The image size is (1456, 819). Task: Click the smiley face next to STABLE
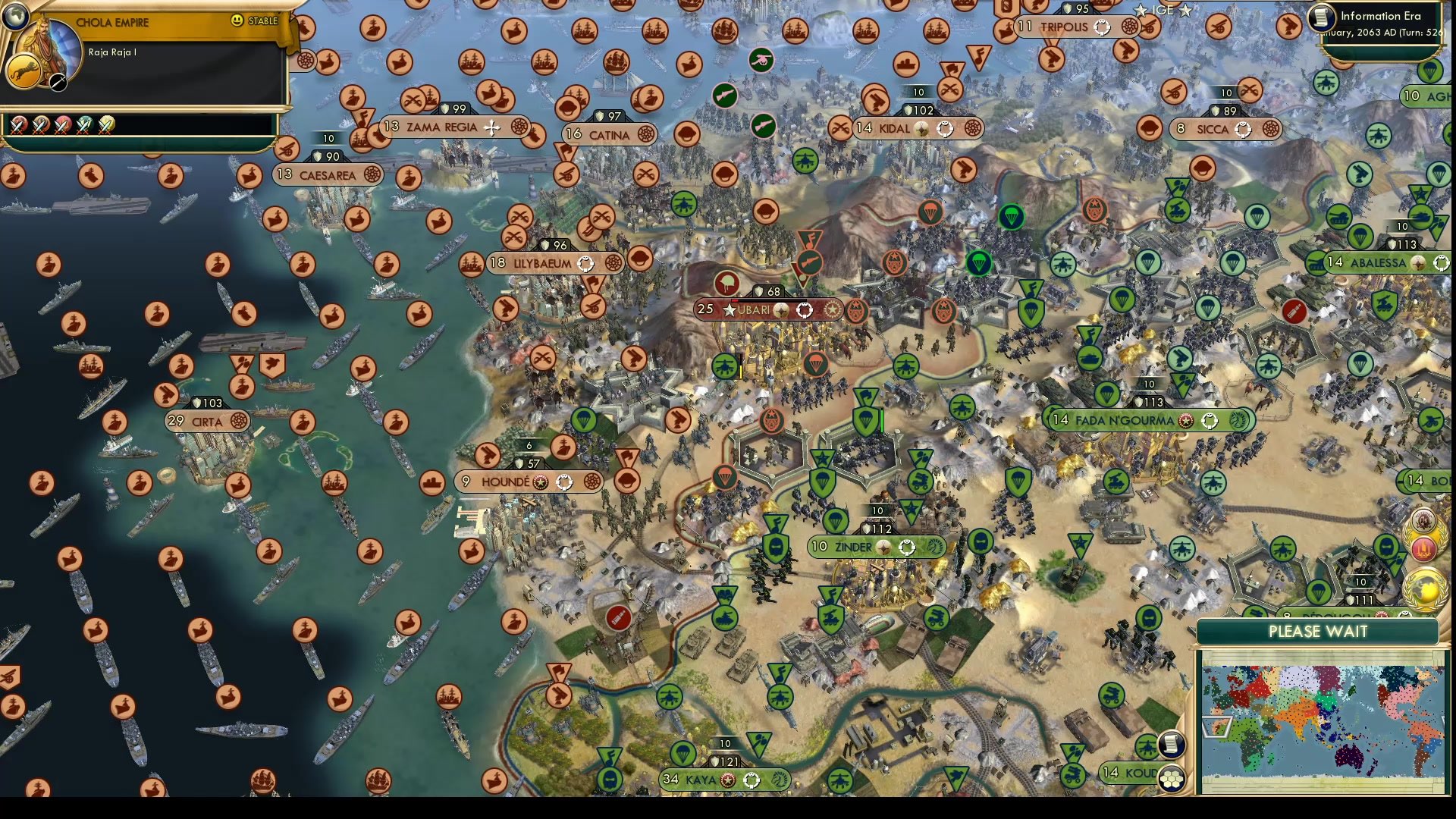pyautogui.click(x=237, y=21)
